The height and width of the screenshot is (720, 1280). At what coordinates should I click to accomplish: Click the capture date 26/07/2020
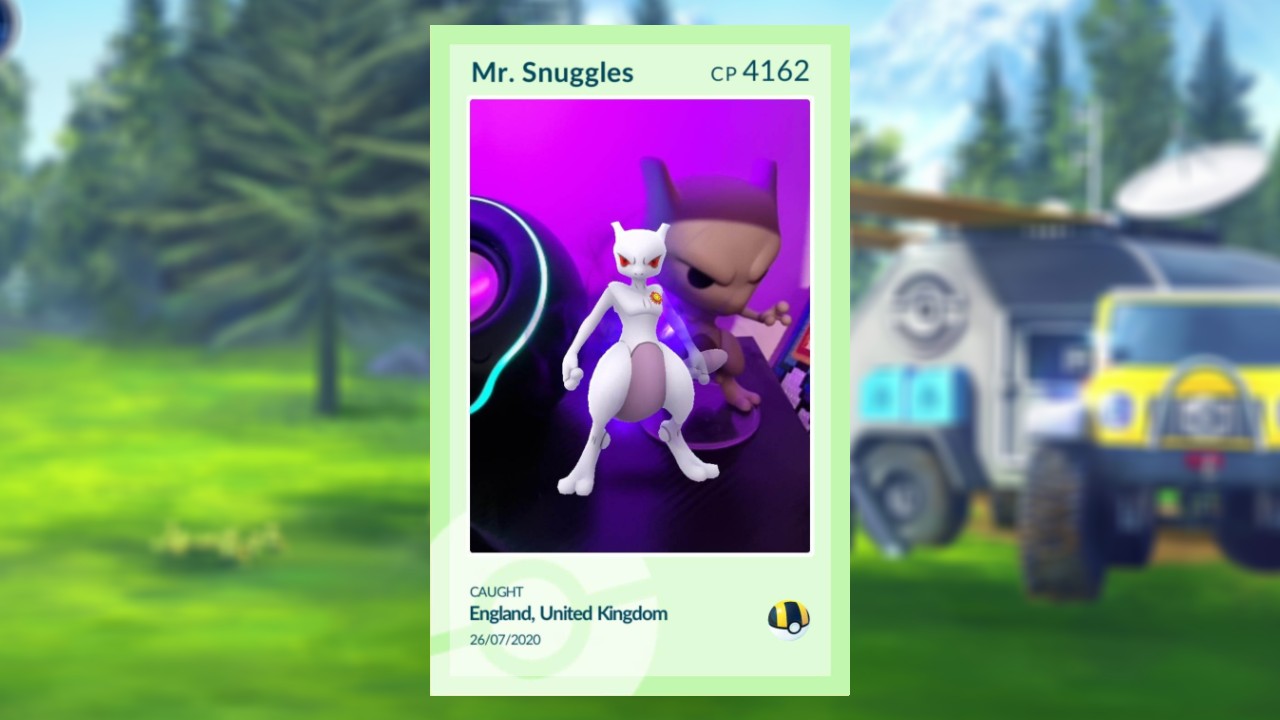pos(505,638)
